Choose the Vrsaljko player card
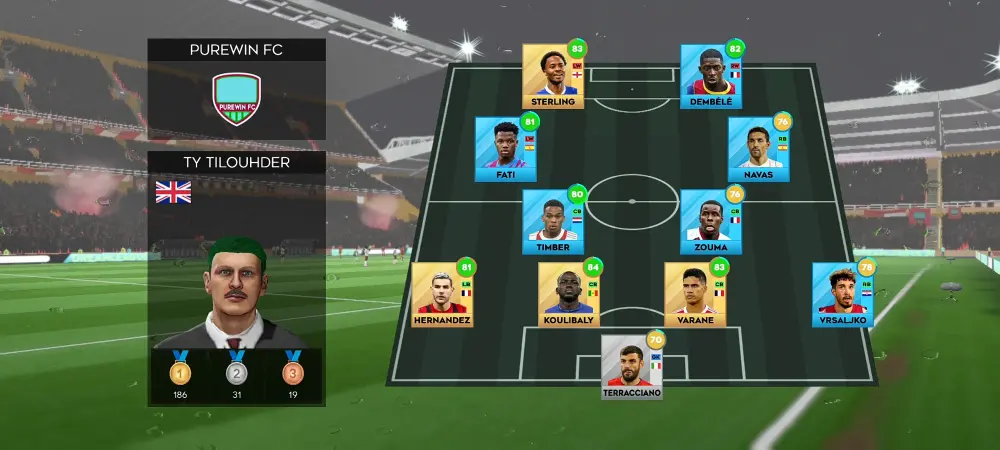The height and width of the screenshot is (450, 1000). pyautogui.click(x=843, y=295)
